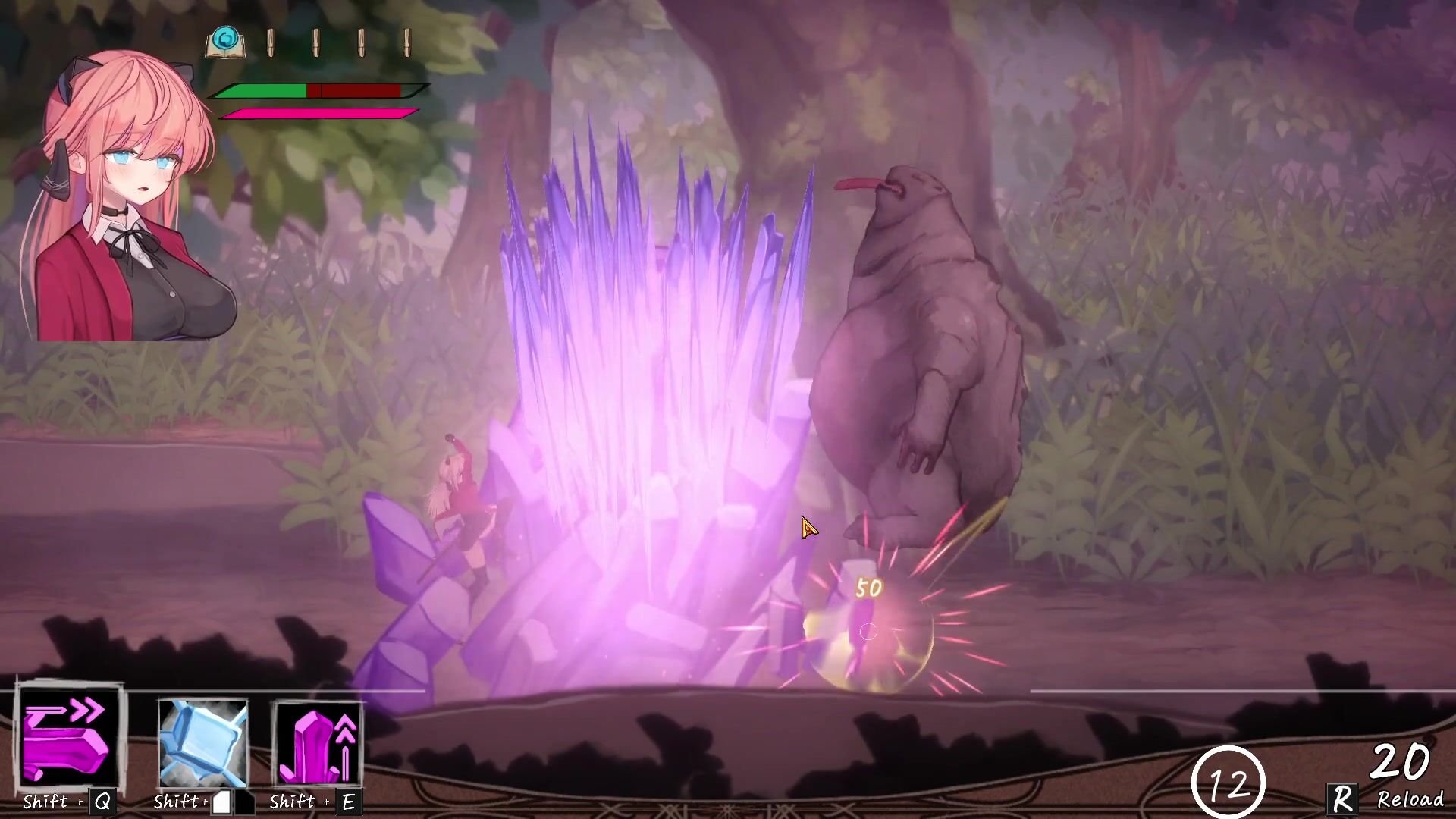Trigger the rising purple crystal spike skill
The width and height of the screenshot is (1456, 819).
pyautogui.click(x=318, y=743)
